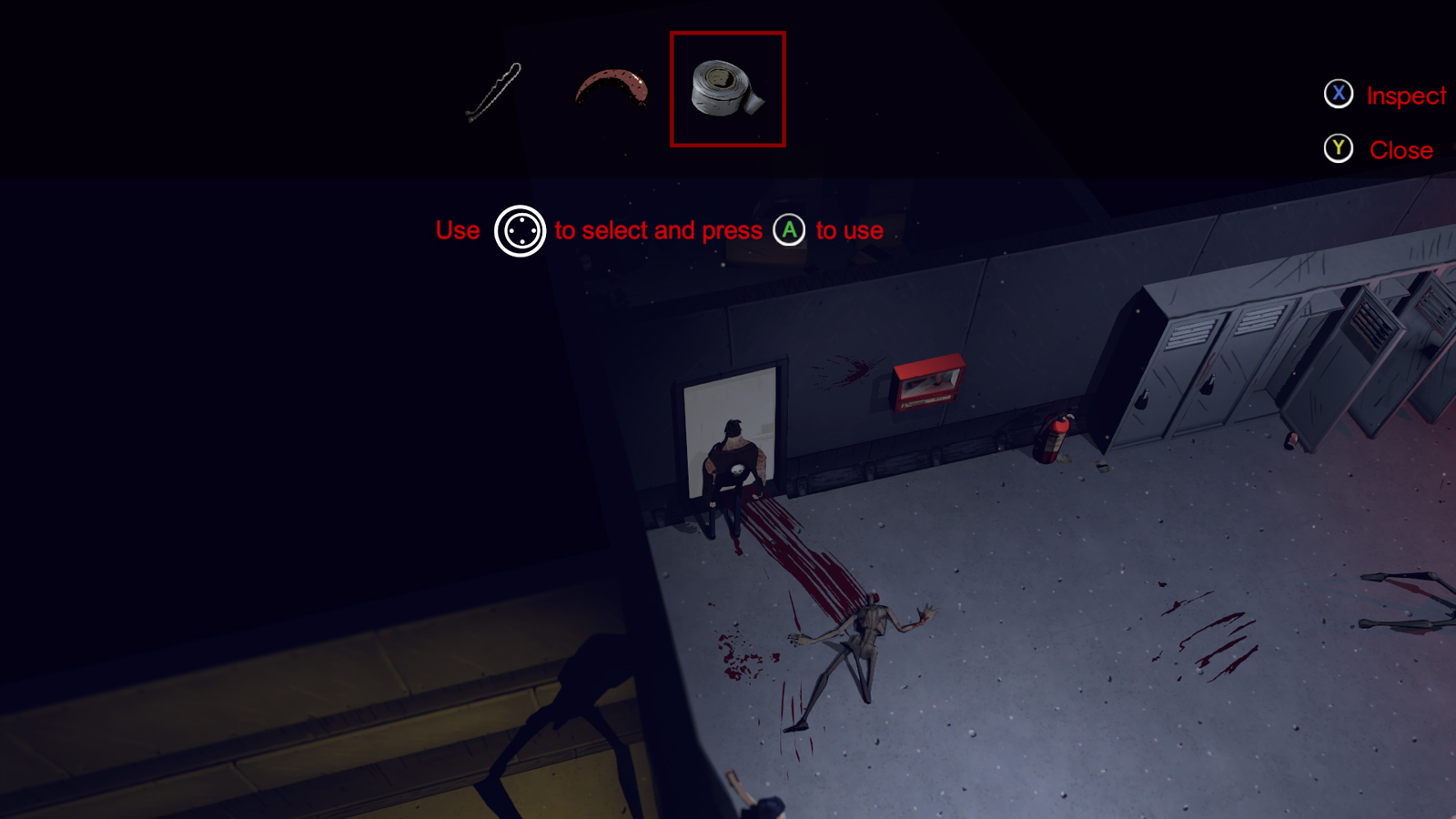Click the 'Use' text in the prompt
Image resolution: width=1456 pixels, height=819 pixels.
pos(458,230)
